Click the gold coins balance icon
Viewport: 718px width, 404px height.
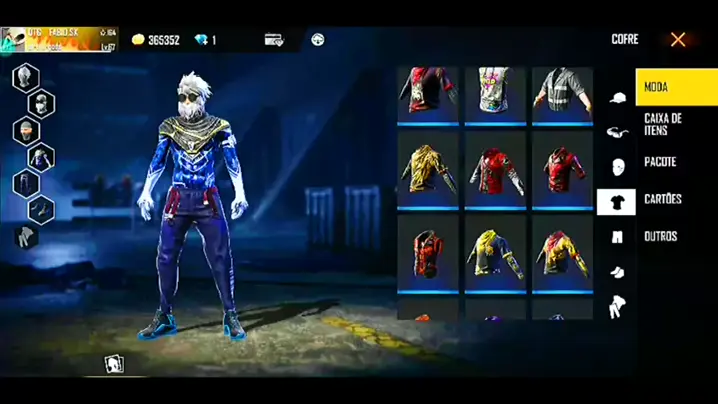138,40
